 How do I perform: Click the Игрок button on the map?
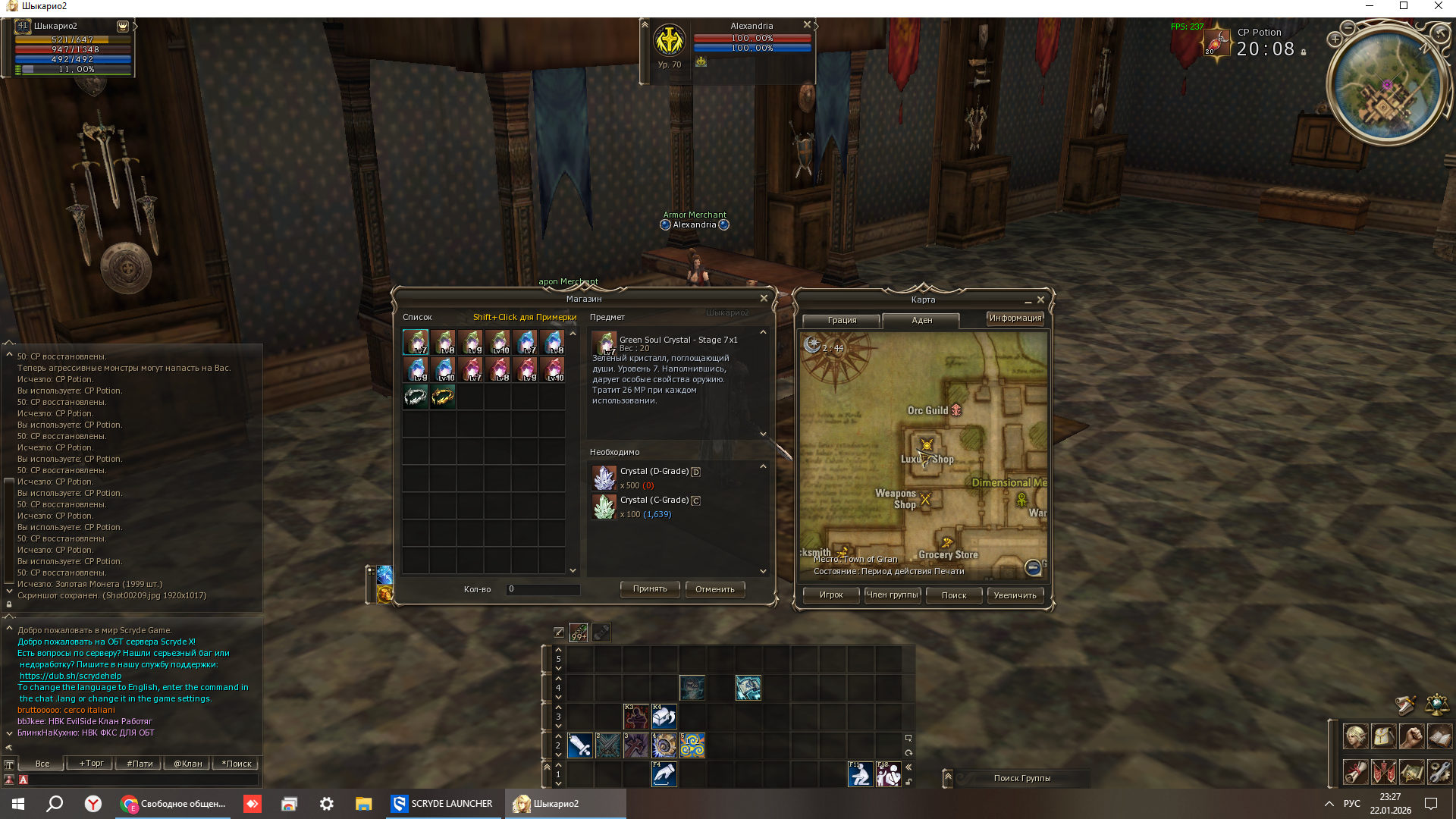click(831, 595)
